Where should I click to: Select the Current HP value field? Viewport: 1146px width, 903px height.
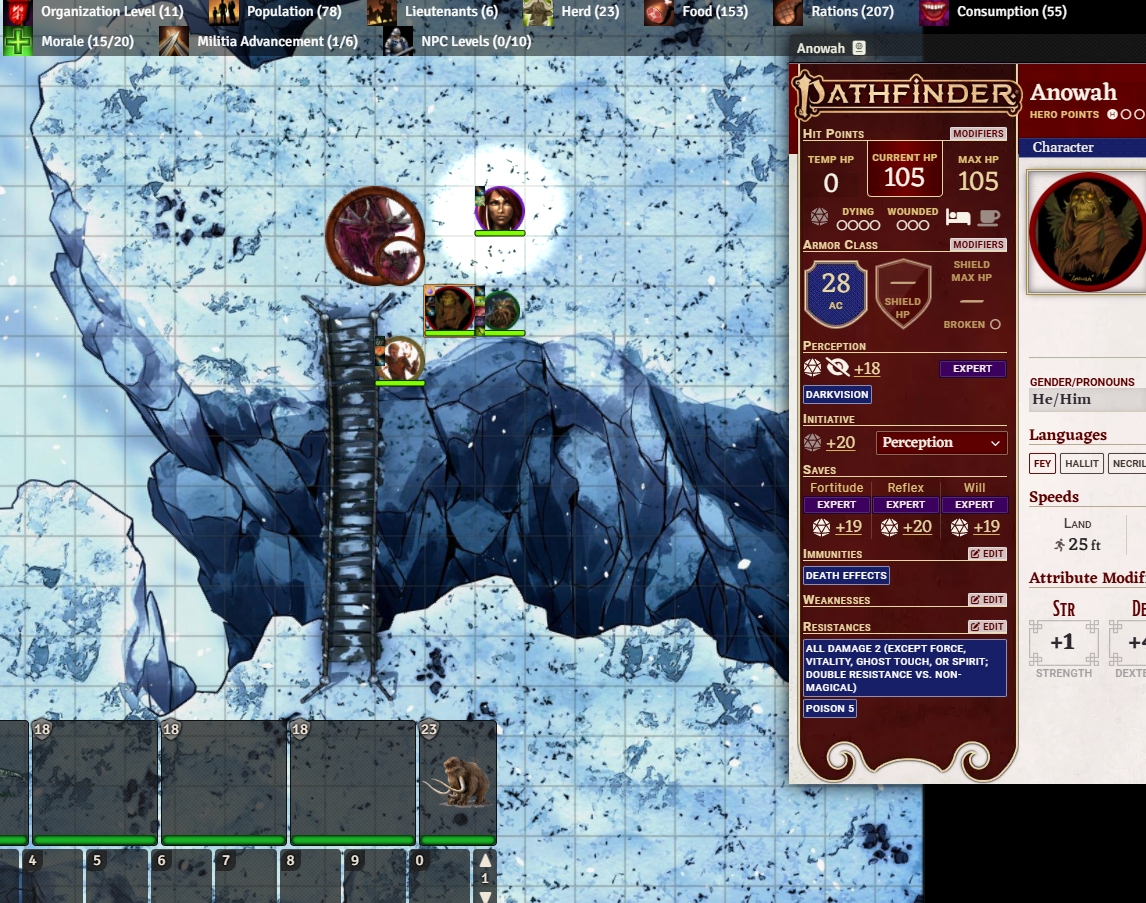pos(904,178)
